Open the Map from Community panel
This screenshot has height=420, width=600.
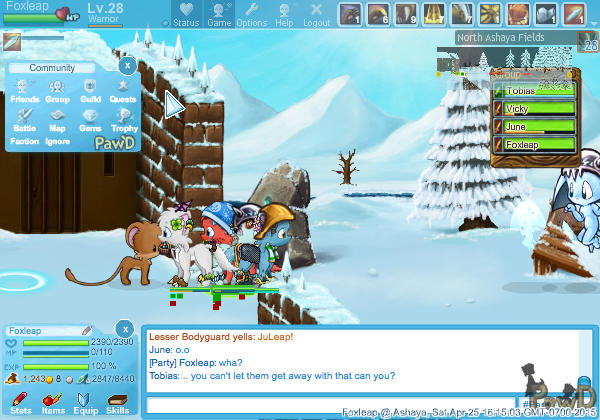click(57, 120)
